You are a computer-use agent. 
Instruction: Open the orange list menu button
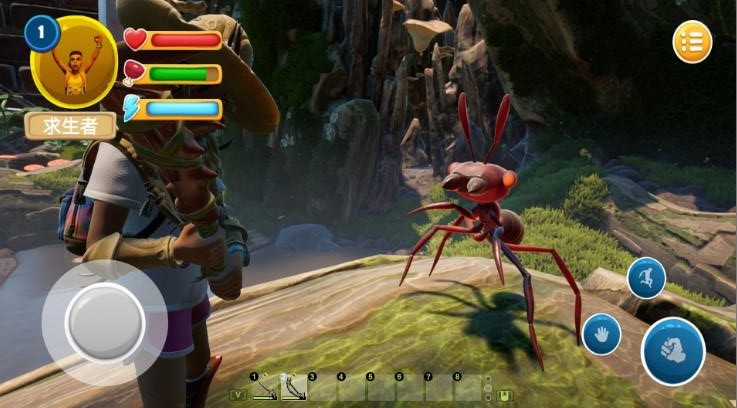pyautogui.click(x=692, y=42)
